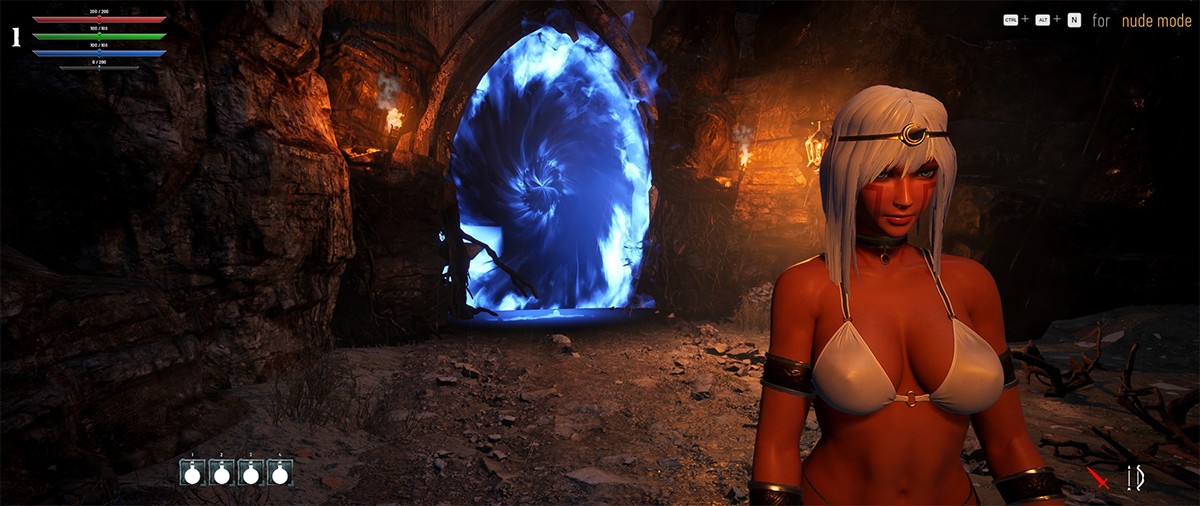The width and height of the screenshot is (1200, 506).
Task: Choose the potion in slot 3
Action: pos(251,473)
